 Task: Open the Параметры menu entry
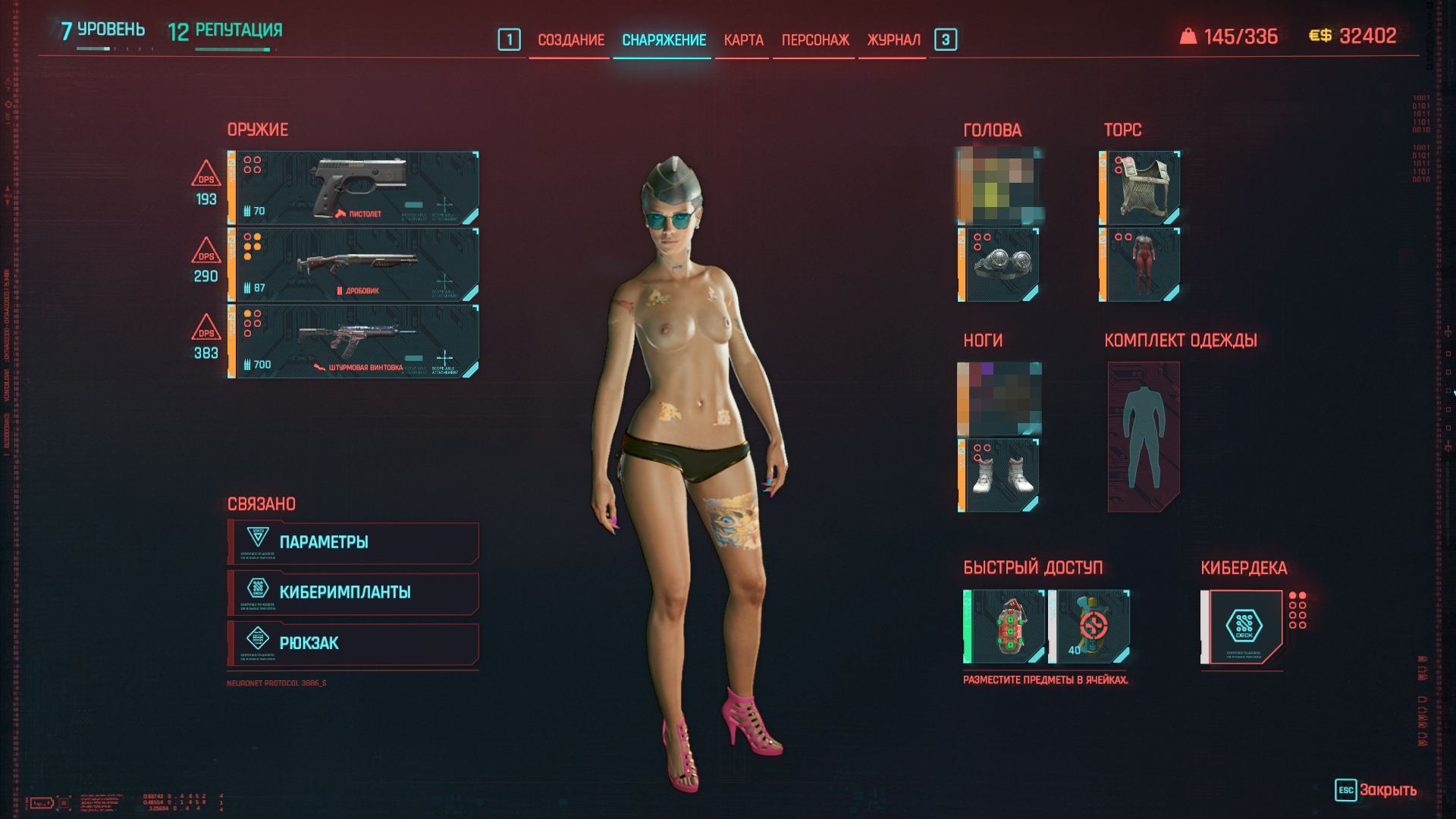(x=353, y=542)
